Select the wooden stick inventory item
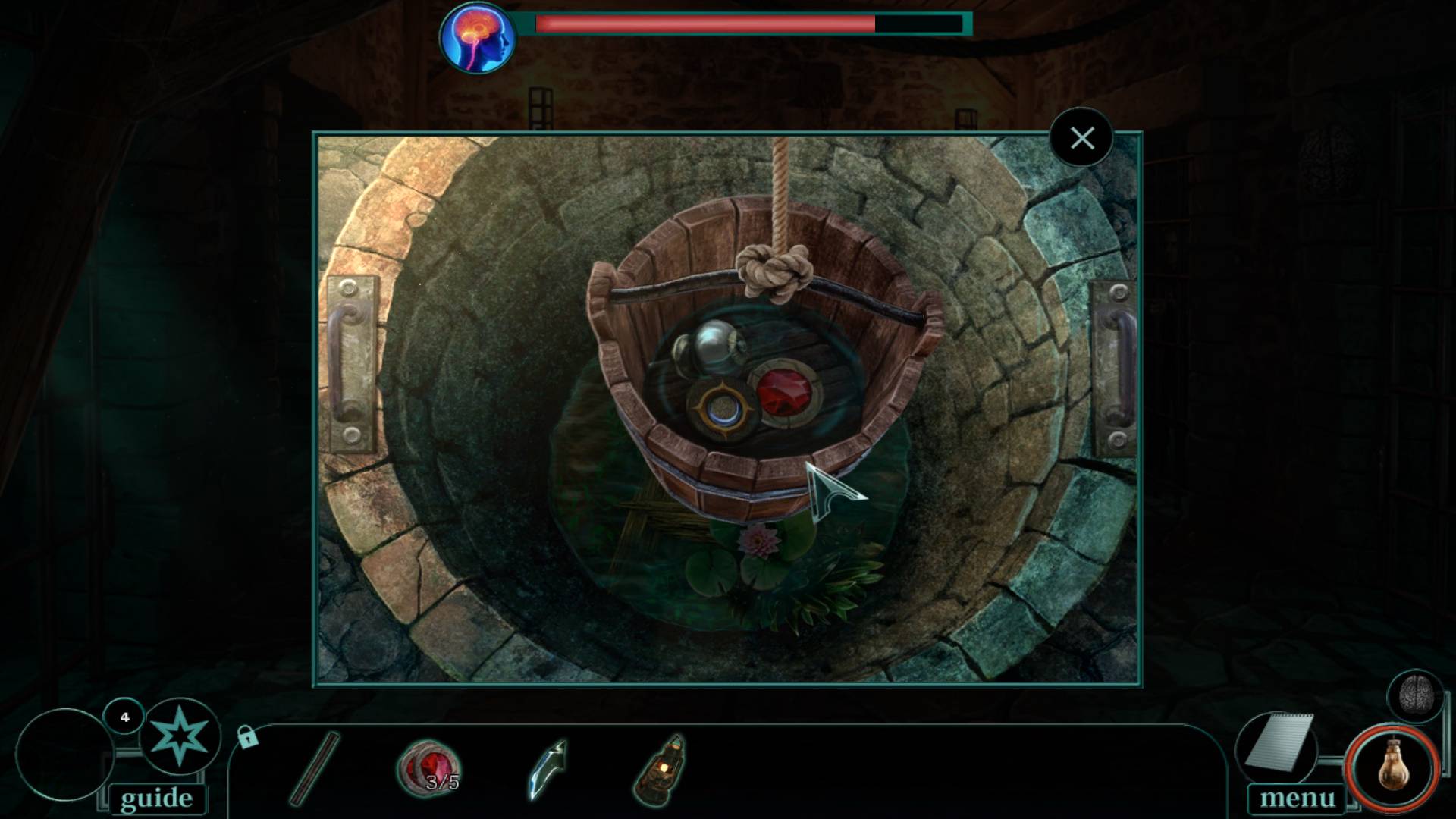Viewport: 1456px width, 819px height. 314,767
